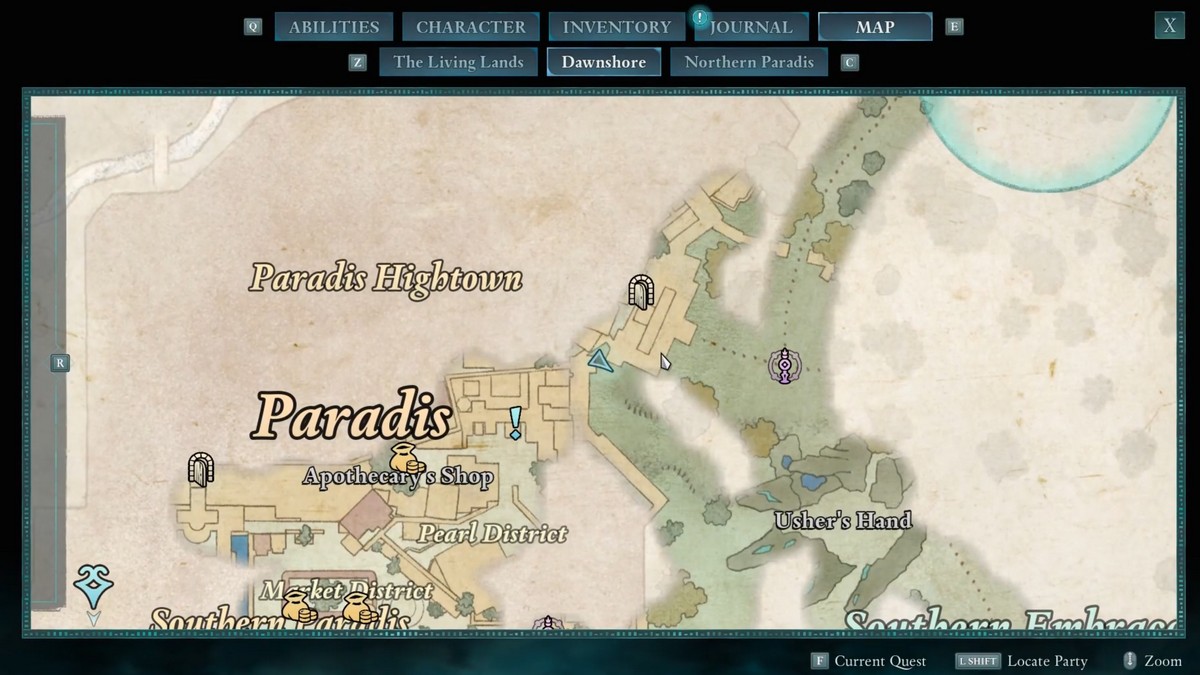Switch to the Character tab
Screen dimensions: 1200x675
pyautogui.click(x=470, y=27)
